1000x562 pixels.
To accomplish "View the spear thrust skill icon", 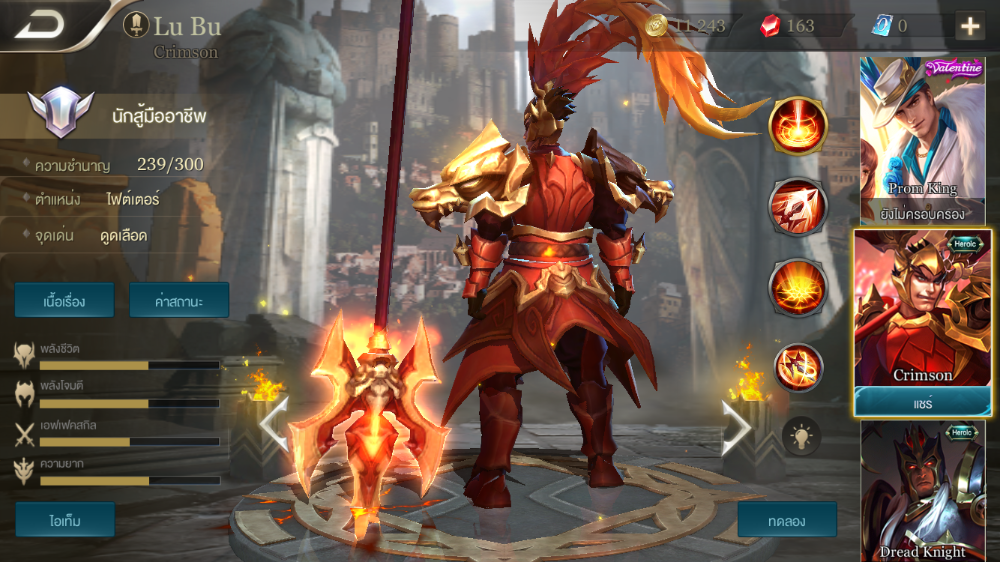I will pos(797,207).
